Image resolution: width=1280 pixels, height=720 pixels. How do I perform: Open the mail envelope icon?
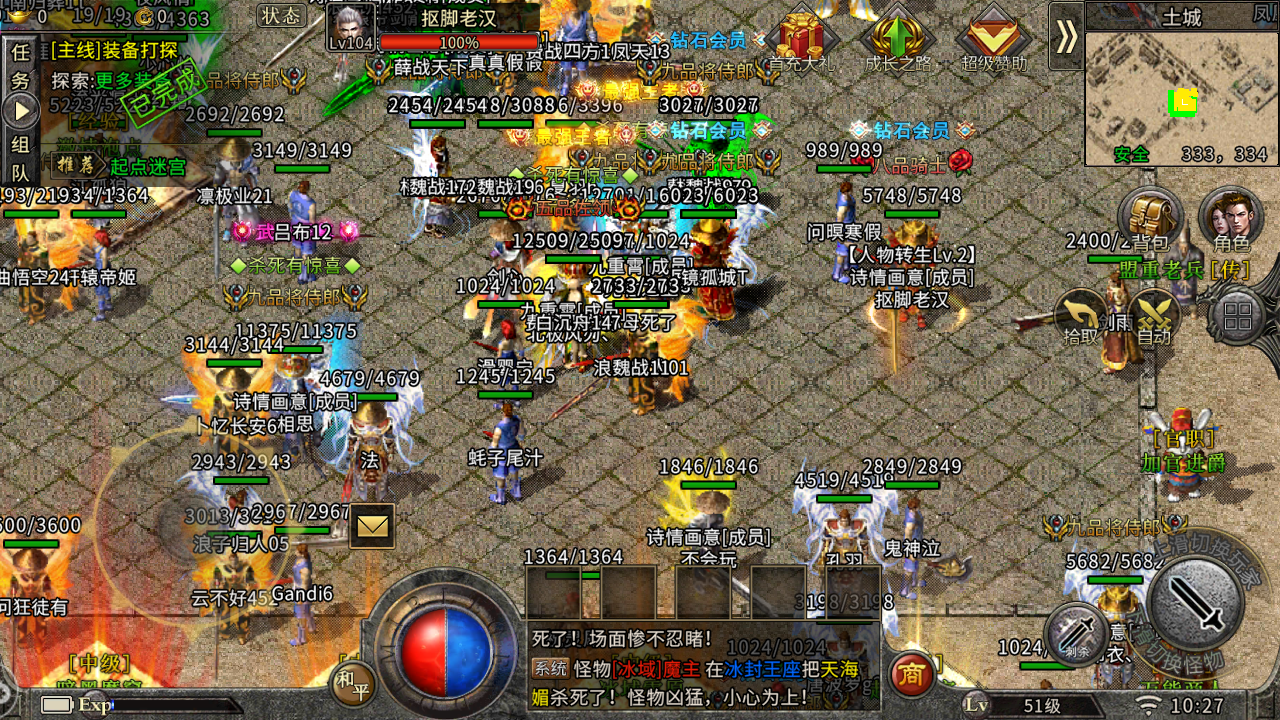click(x=372, y=526)
